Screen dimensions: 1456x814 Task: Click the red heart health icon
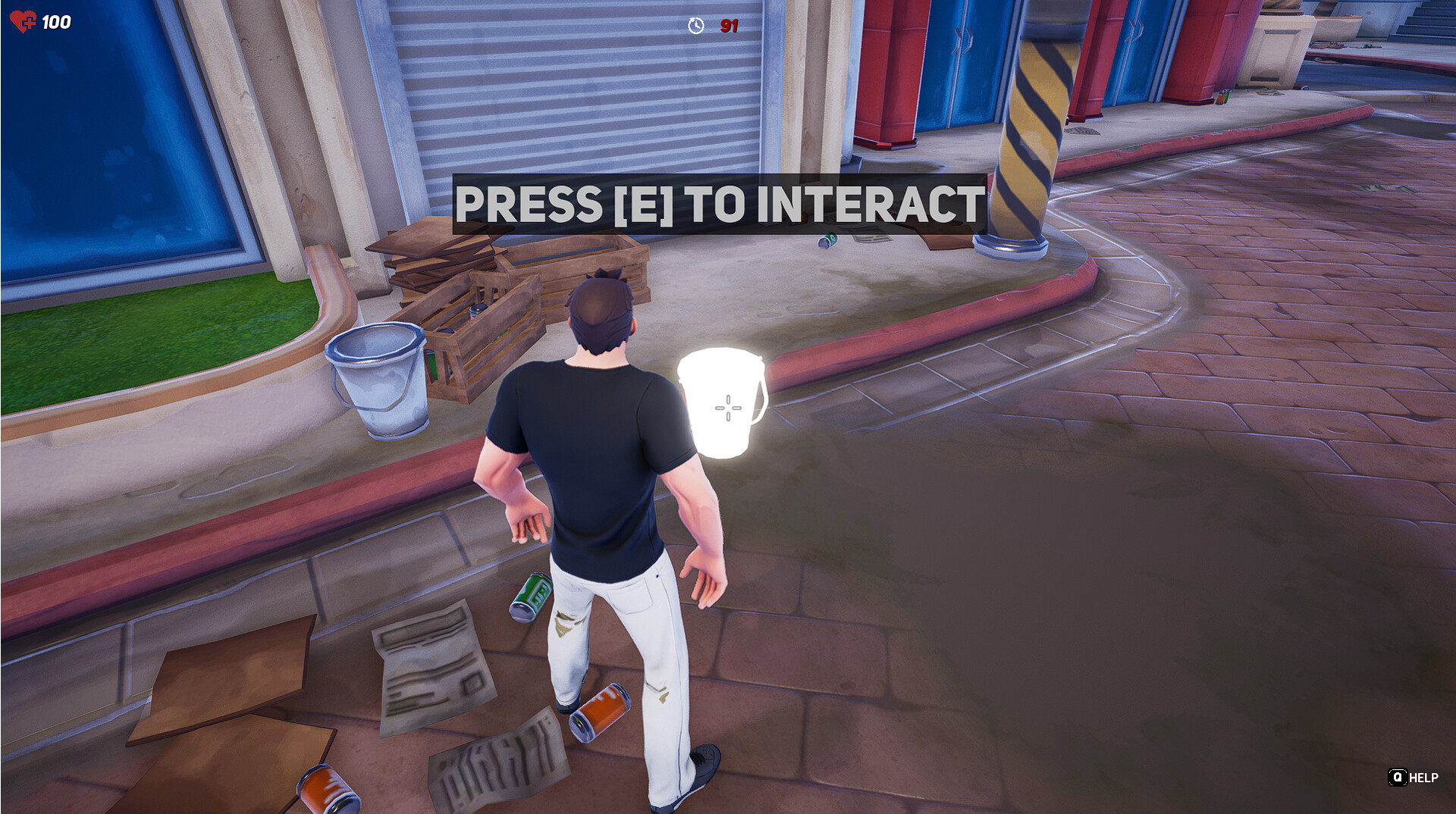(22, 21)
